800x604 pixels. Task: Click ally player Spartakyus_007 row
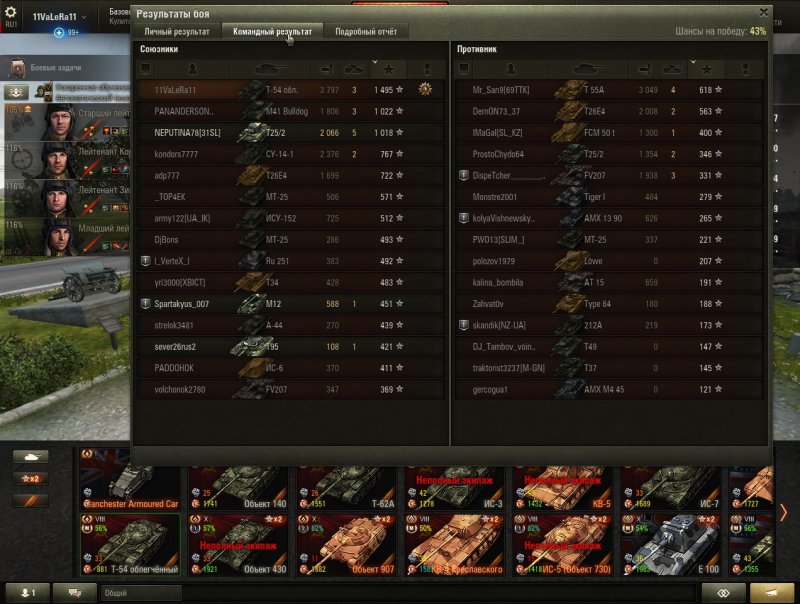click(x=290, y=303)
